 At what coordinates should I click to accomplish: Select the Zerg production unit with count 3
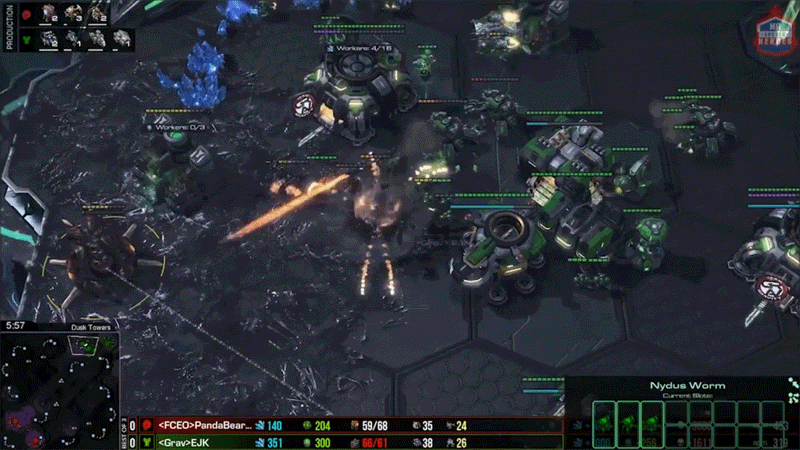73,14
